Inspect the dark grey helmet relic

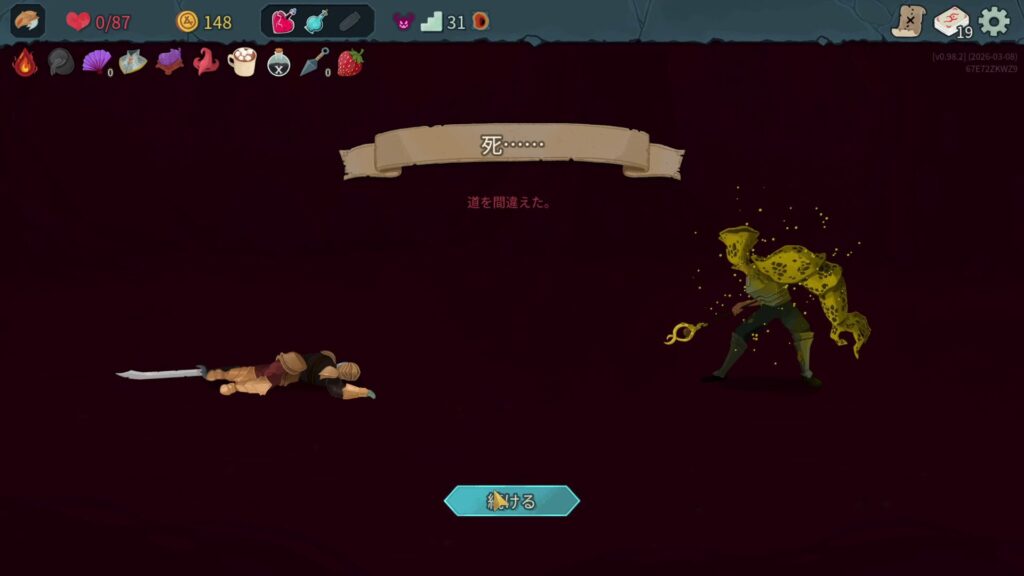tap(60, 62)
